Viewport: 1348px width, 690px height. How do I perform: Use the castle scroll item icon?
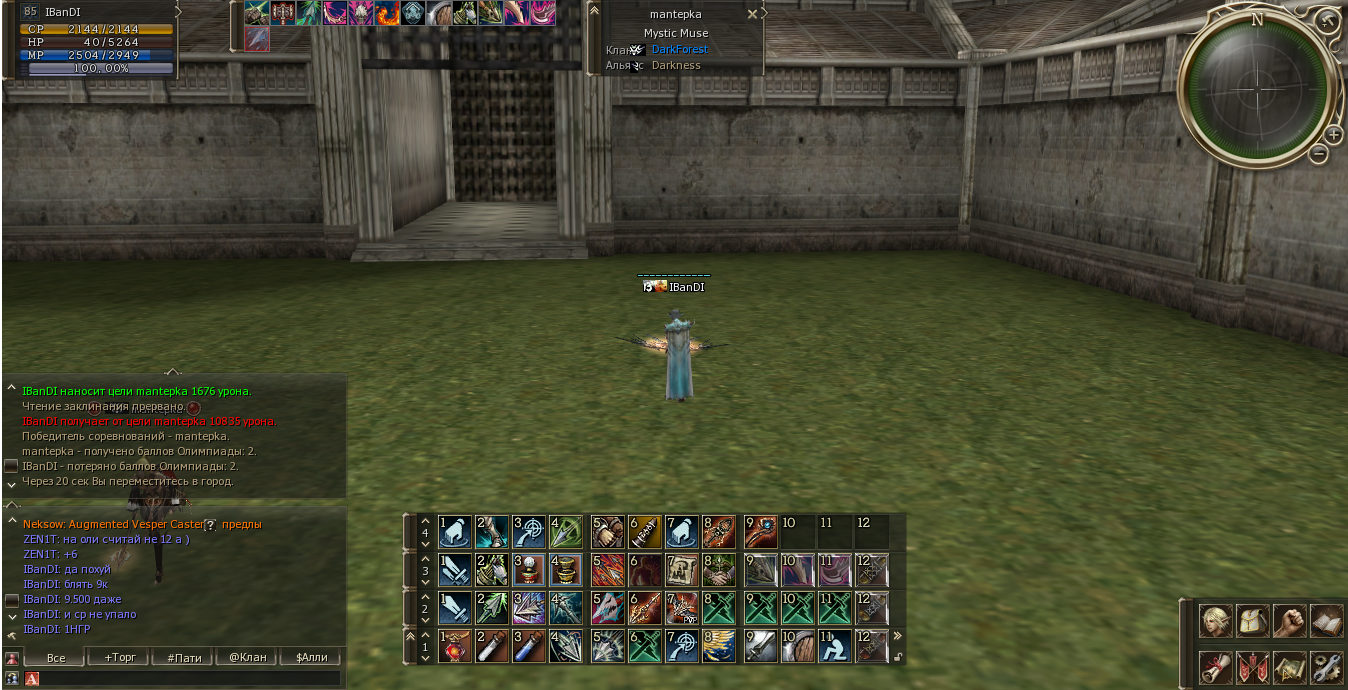pyautogui.click(x=684, y=570)
